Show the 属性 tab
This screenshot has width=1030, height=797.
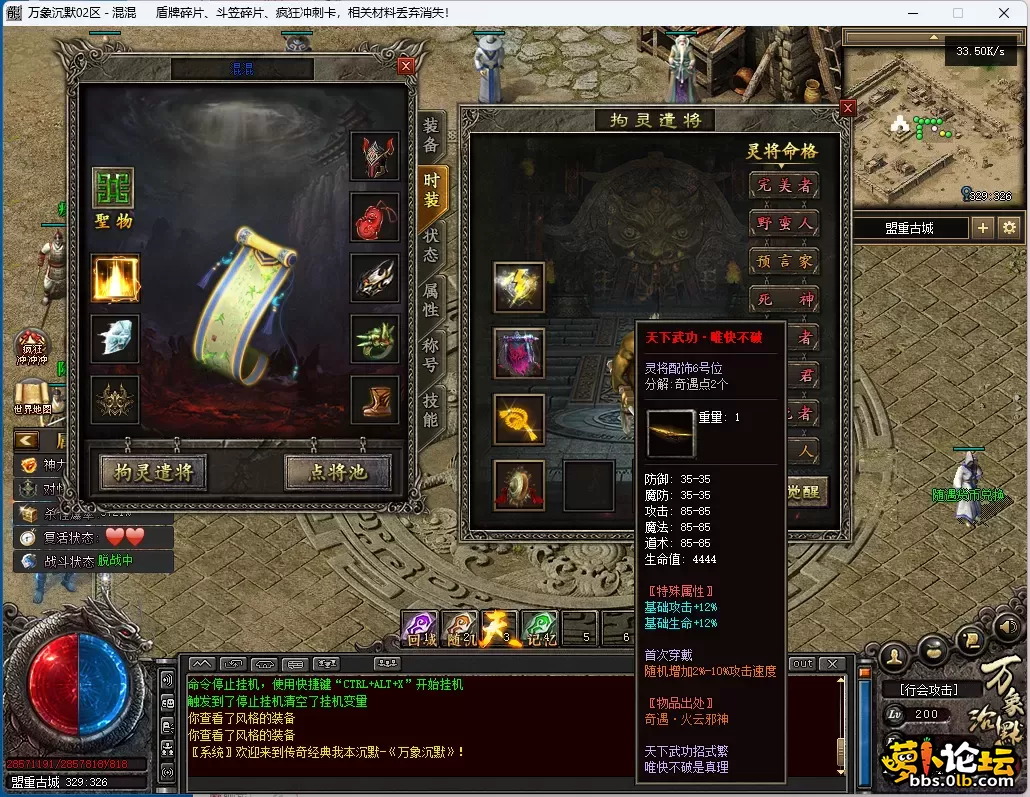(x=431, y=300)
